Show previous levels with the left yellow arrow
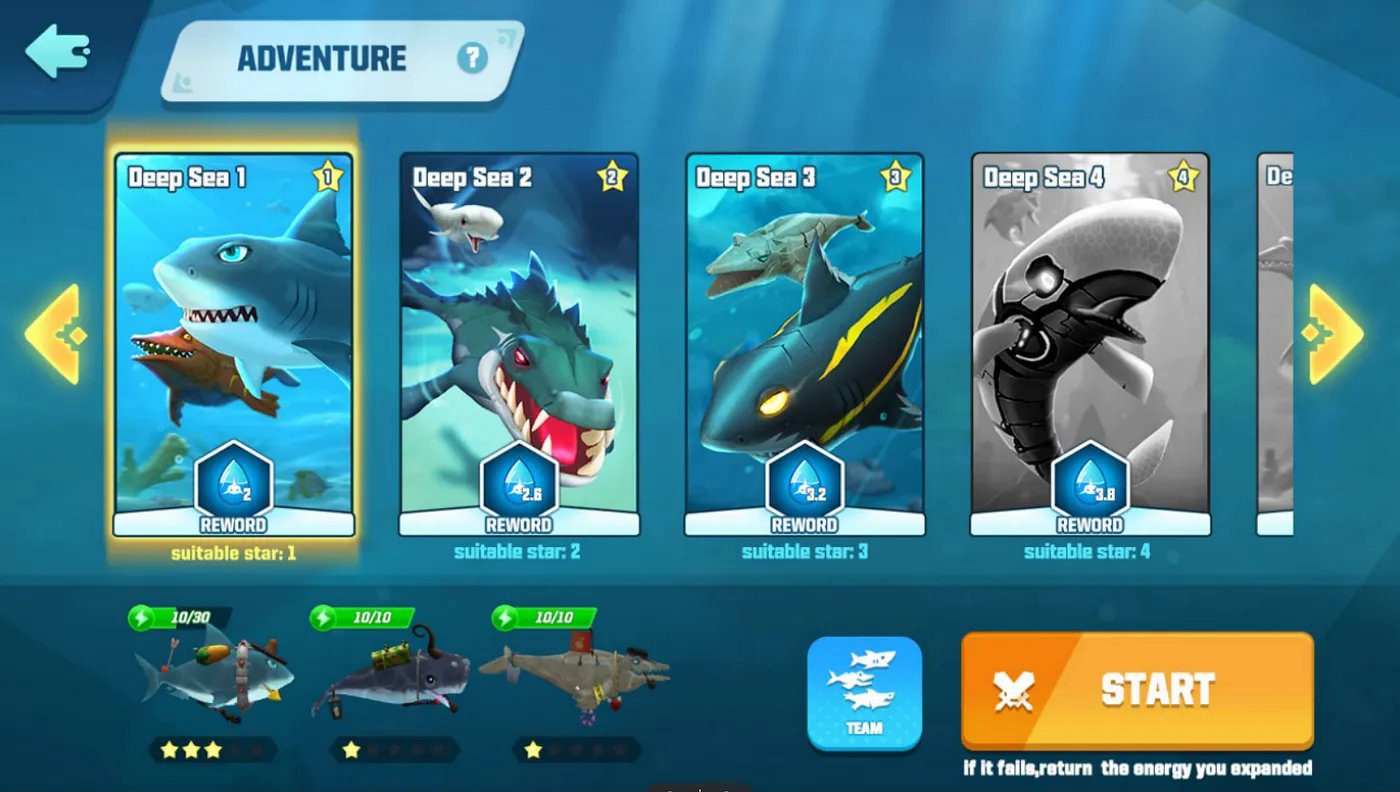The height and width of the screenshot is (792, 1400). click(53, 334)
